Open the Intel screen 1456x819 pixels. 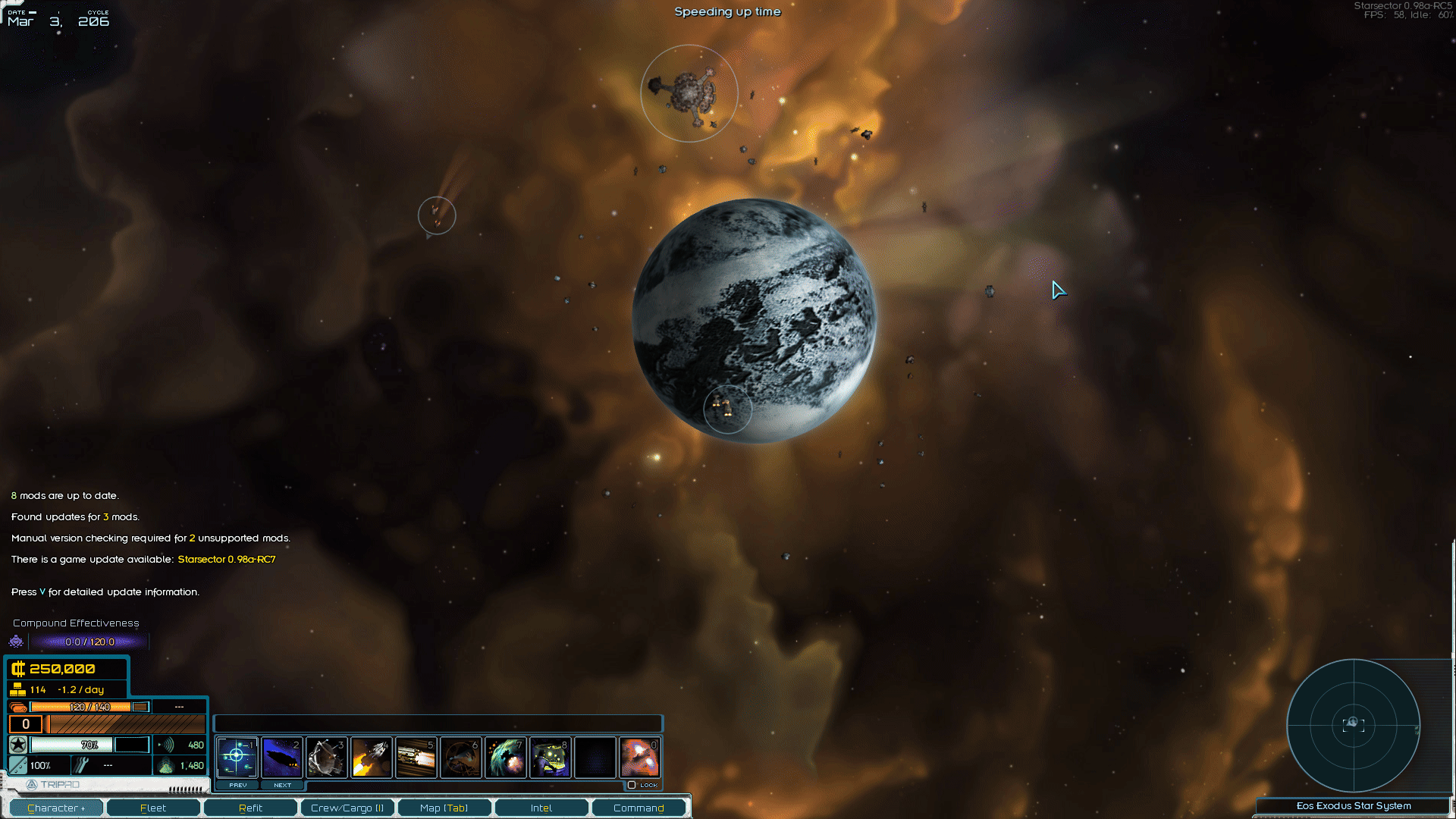pyautogui.click(x=541, y=808)
